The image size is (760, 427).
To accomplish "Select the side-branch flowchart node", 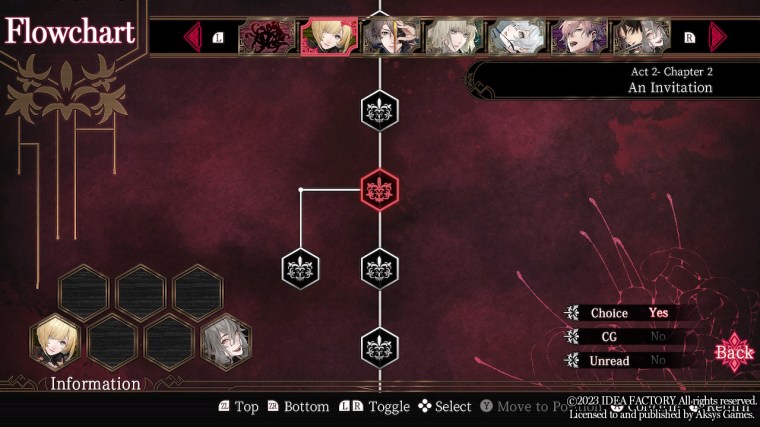I will tap(301, 269).
